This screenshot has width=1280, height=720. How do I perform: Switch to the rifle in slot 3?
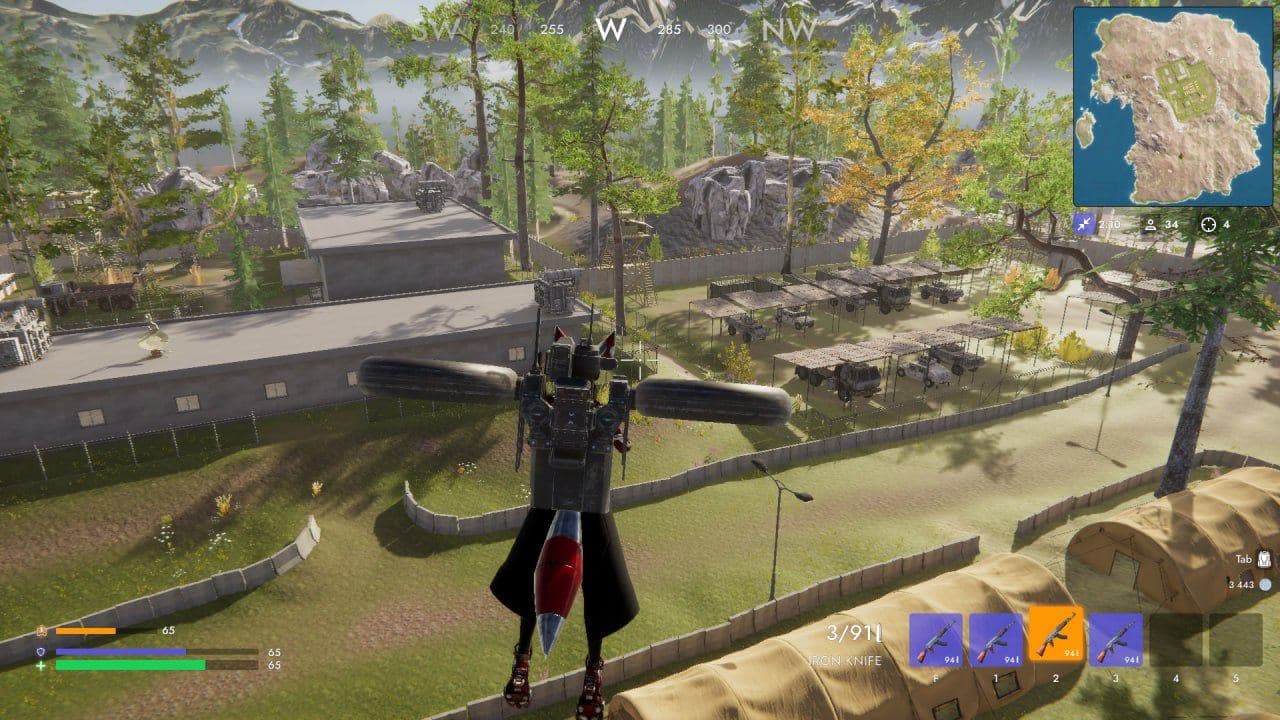[1115, 639]
